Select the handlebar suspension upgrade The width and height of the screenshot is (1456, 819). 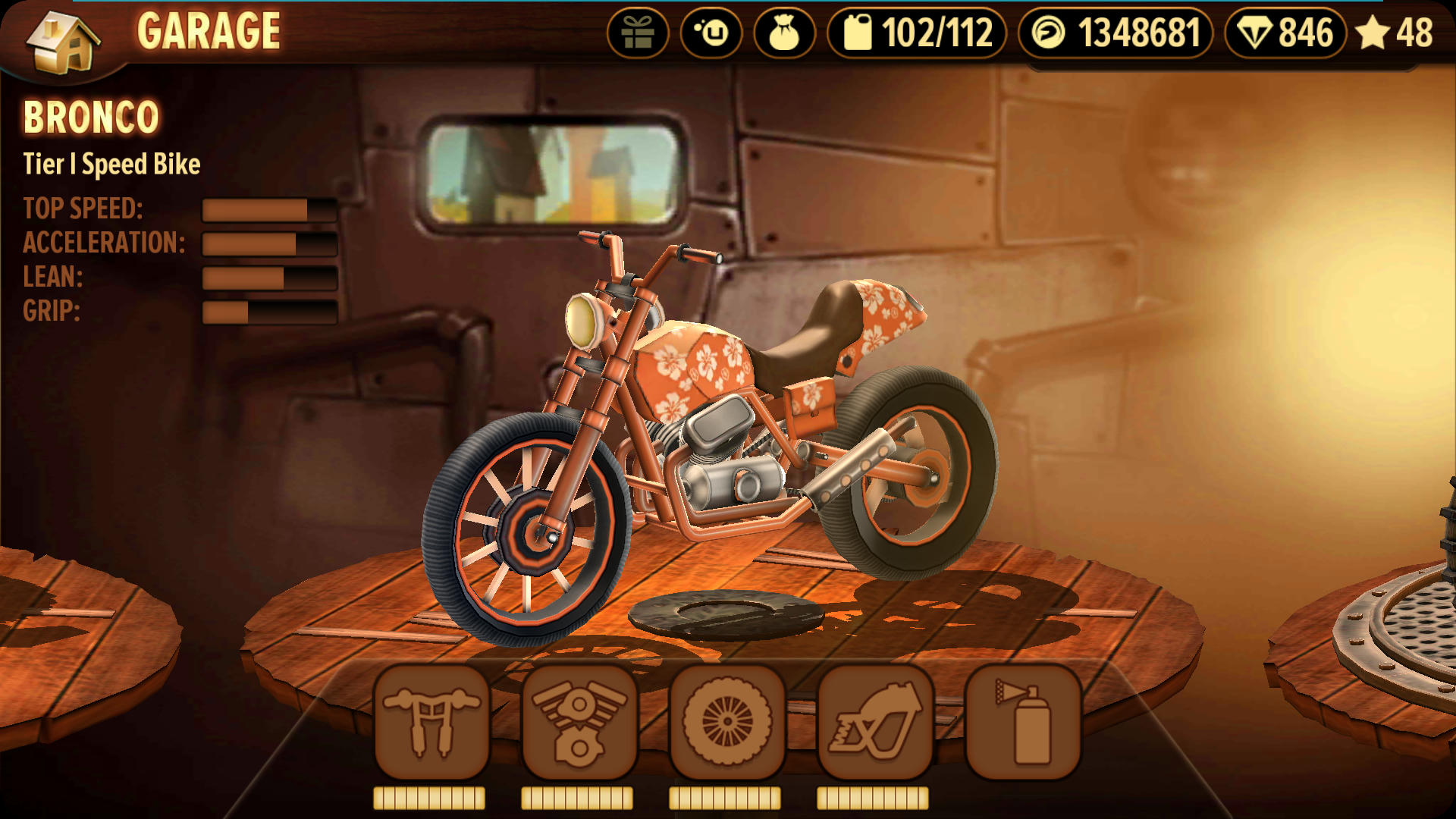431,723
